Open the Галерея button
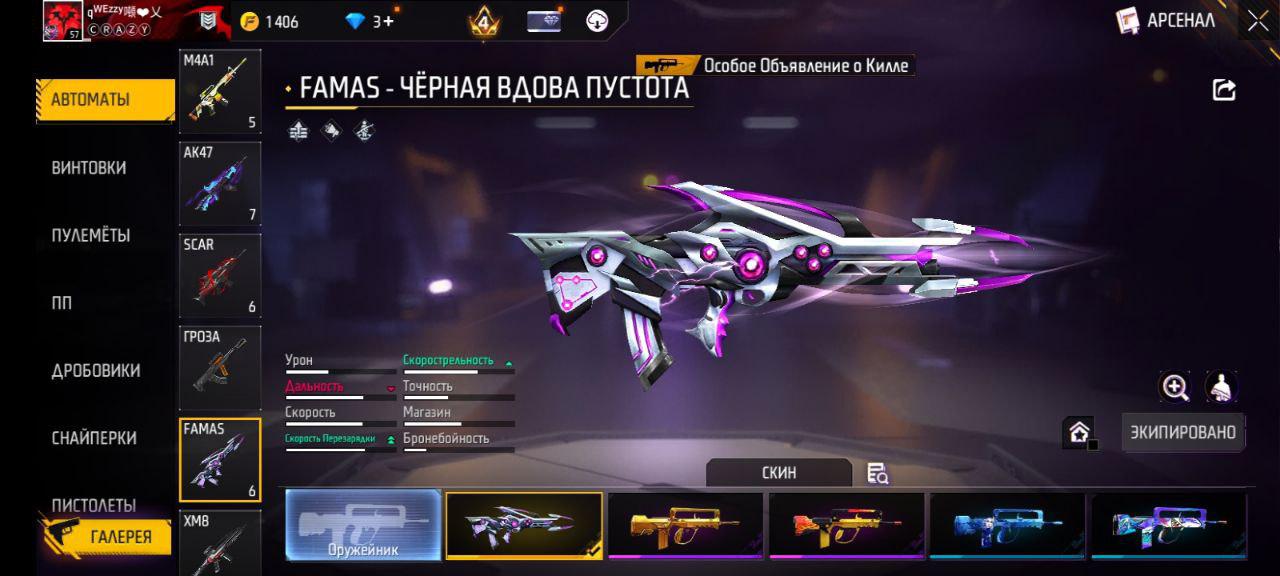This screenshot has width=1280, height=576. tap(108, 536)
